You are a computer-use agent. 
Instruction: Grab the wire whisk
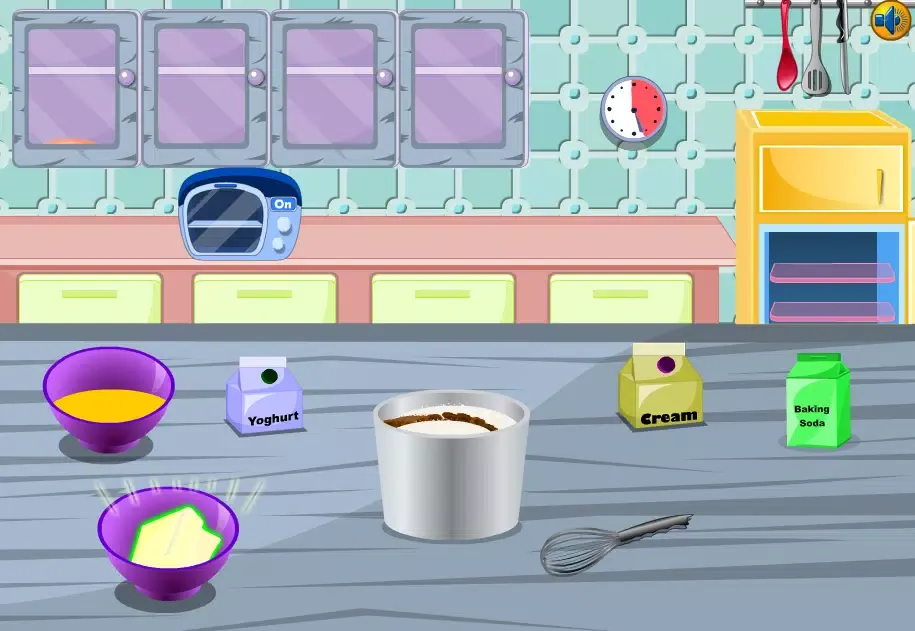pos(610,543)
